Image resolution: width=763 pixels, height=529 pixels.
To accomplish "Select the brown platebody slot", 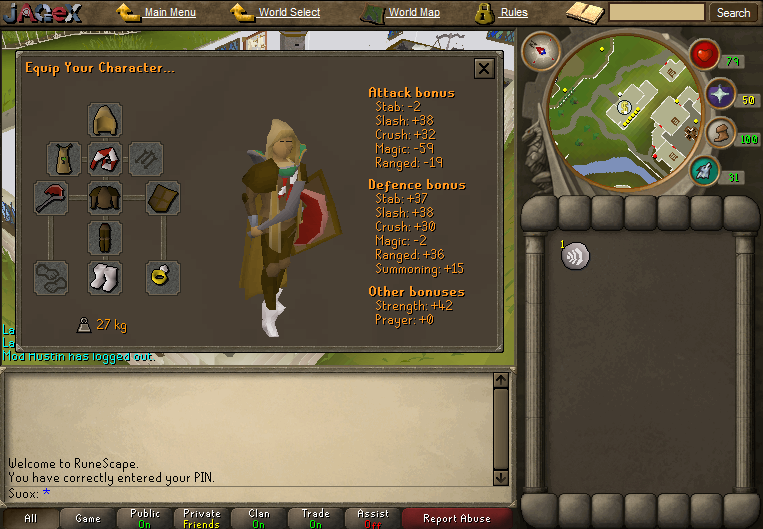I will (x=105, y=198).
